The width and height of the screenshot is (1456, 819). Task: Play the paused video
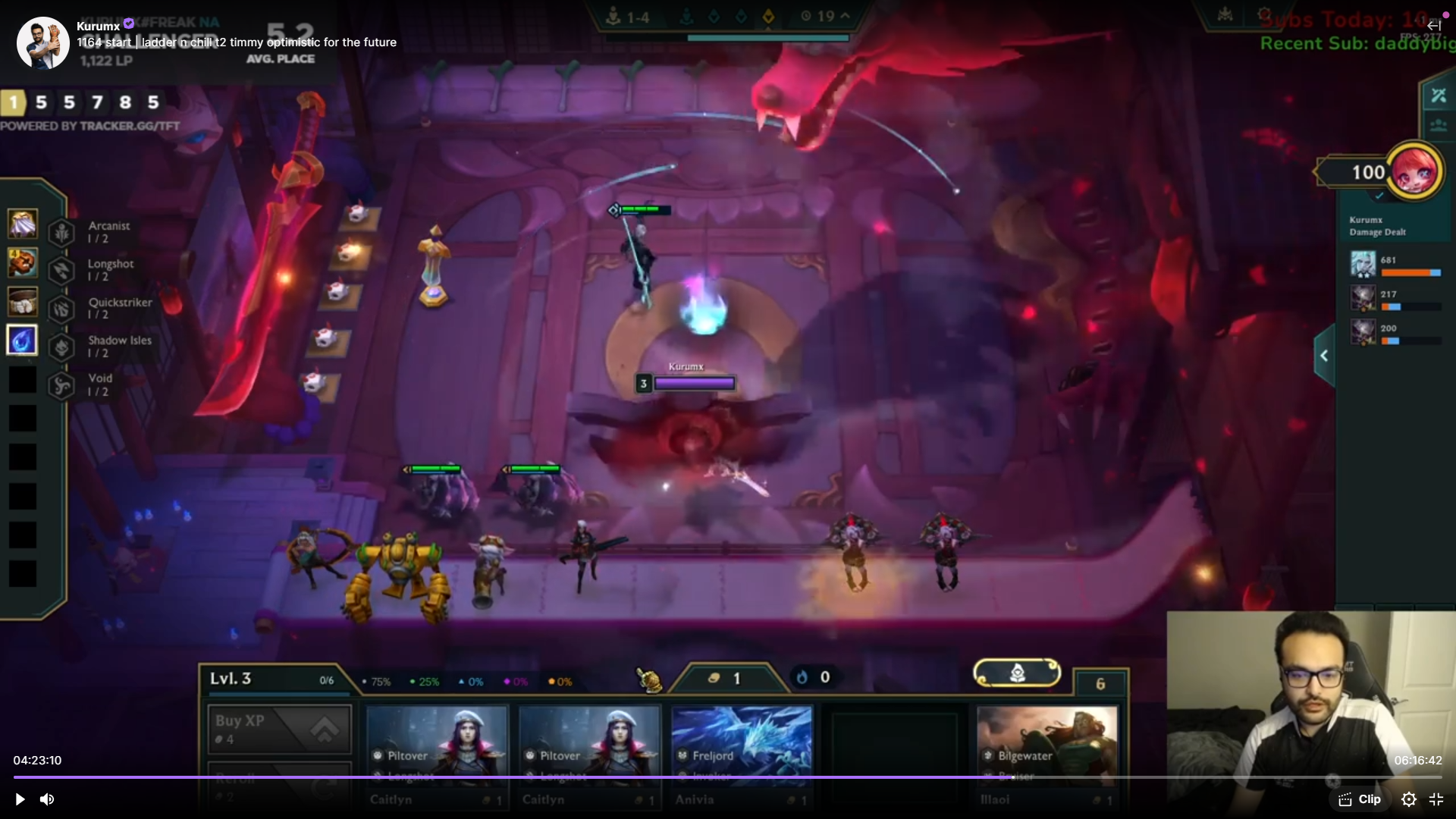point(20,799)
